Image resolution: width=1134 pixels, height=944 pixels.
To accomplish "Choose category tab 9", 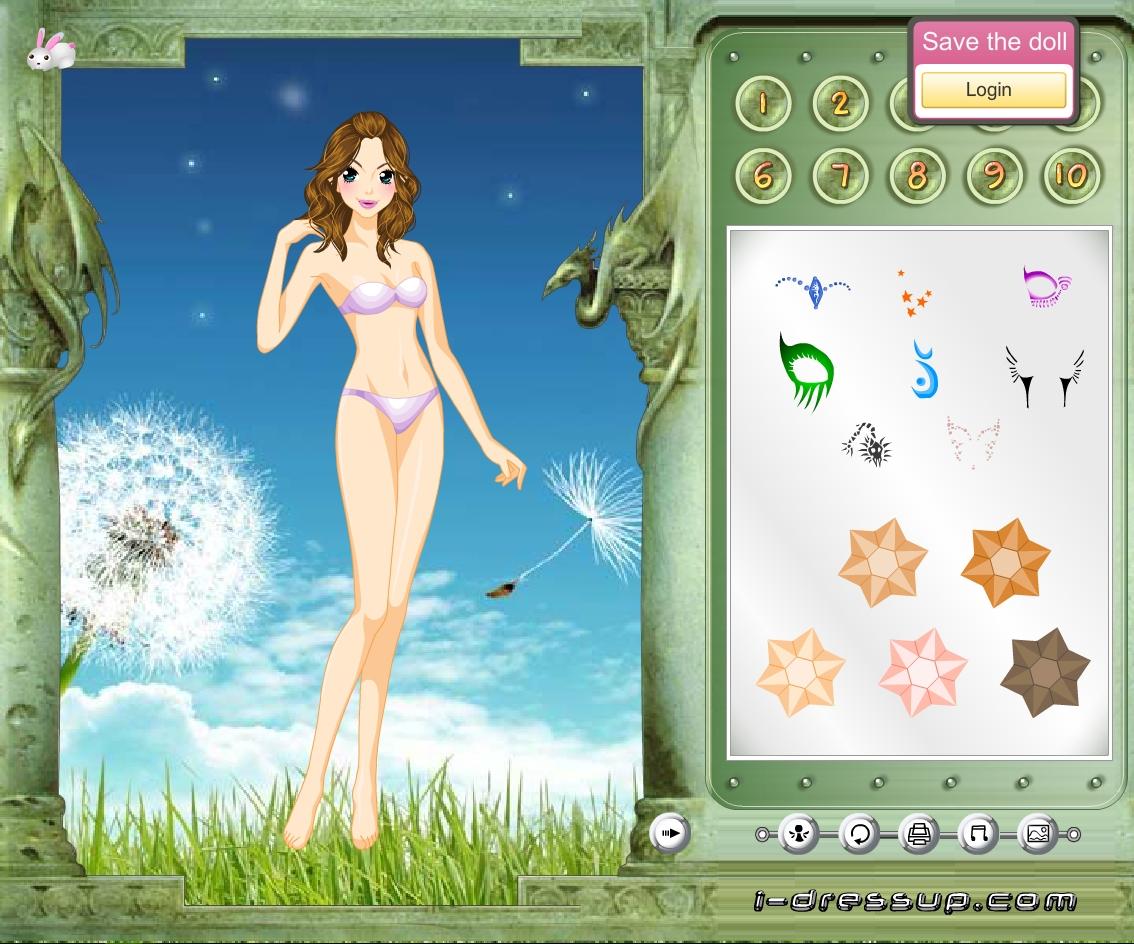I will pos(994,176).
